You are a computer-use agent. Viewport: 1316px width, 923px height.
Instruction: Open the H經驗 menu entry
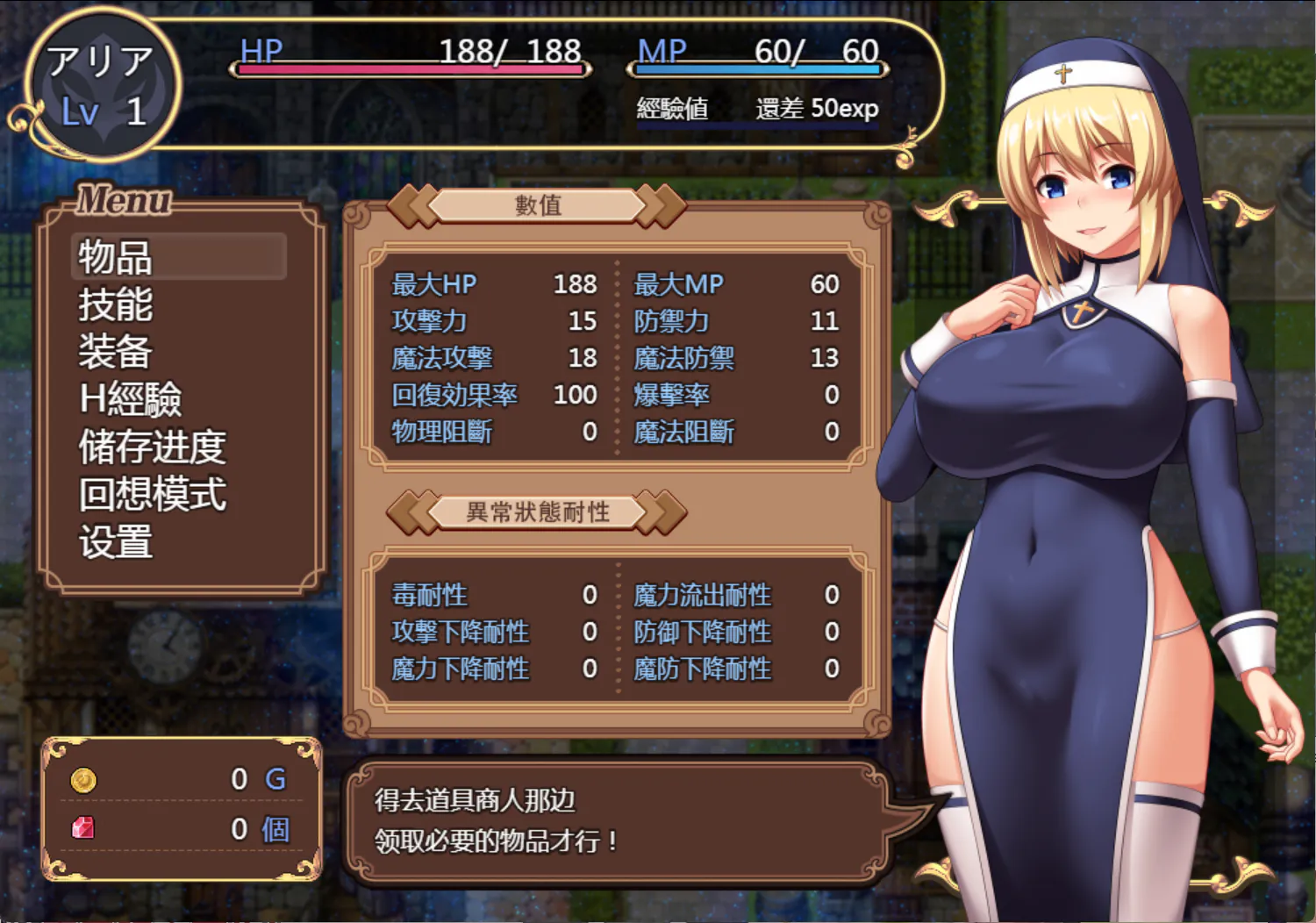[x=130, y=399]
